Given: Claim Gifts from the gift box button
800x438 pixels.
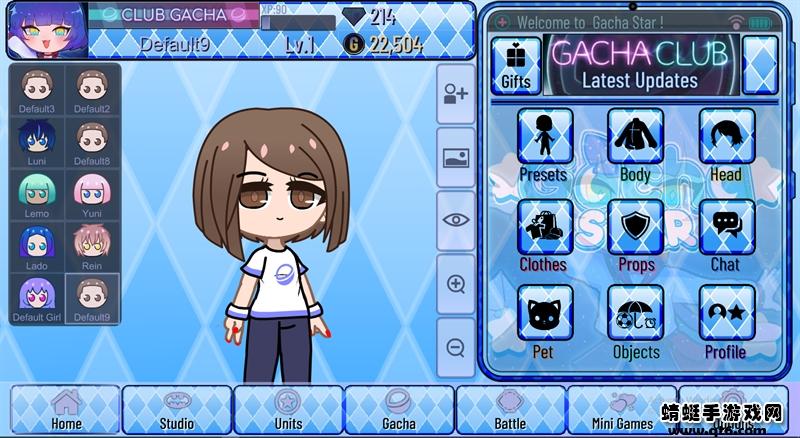Looking at the screenshot, I should pos(516,66).
